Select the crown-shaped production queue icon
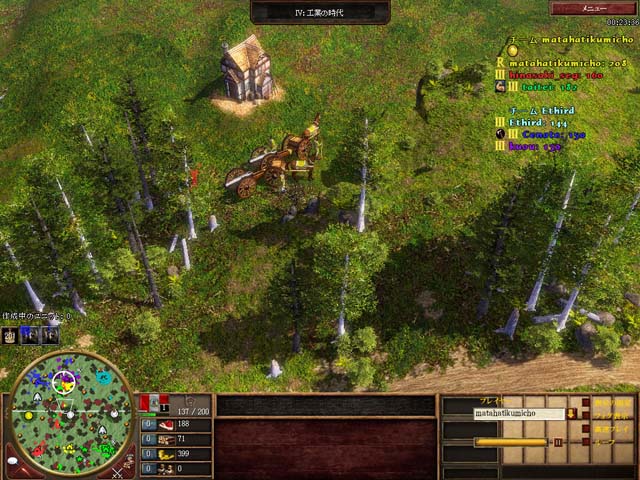Viewport: 640px width, 480px height. [10, 336]
